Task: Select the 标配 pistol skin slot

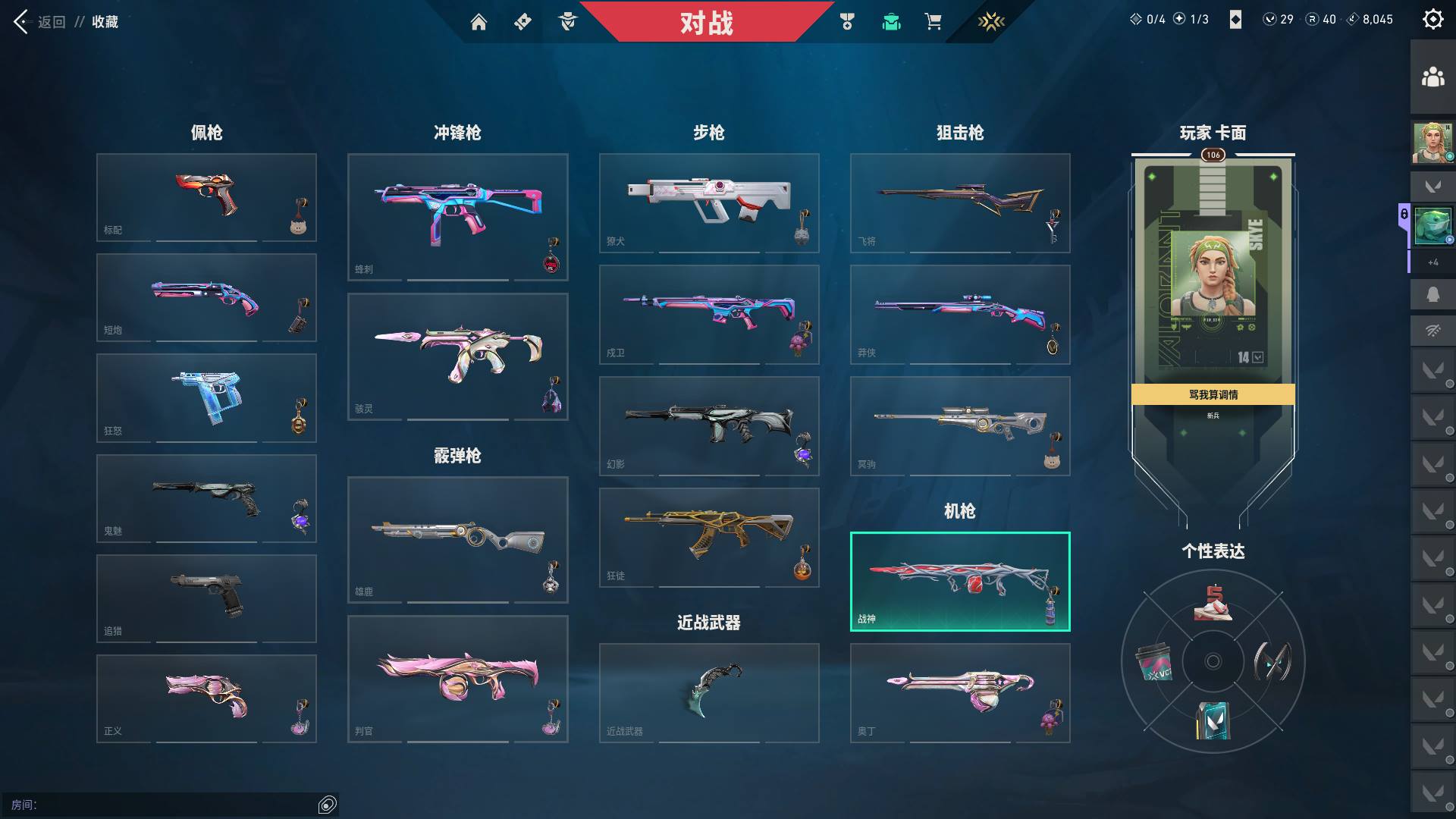Action: (206, 197)
